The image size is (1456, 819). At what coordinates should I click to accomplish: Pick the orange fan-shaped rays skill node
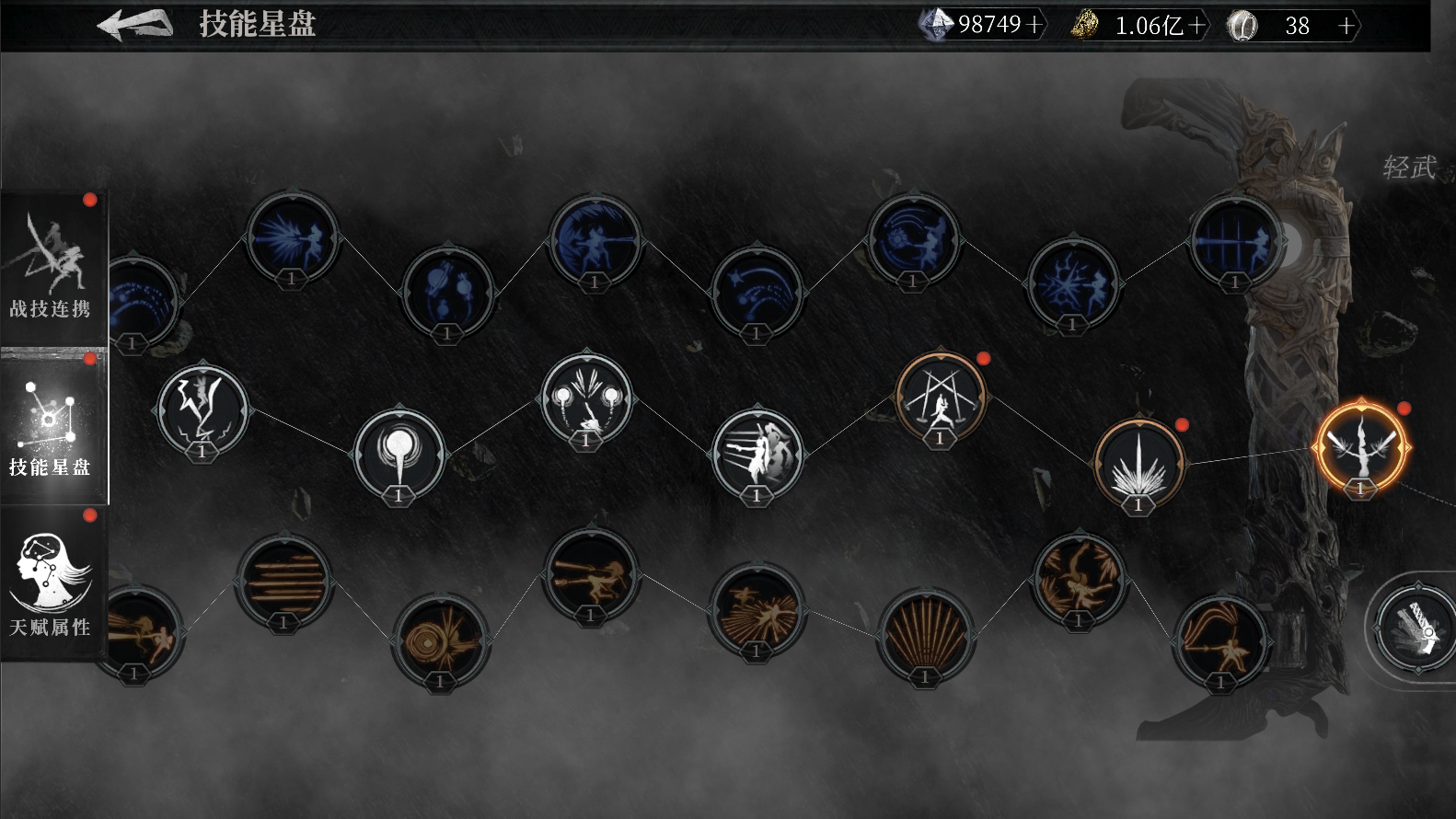(x=925, y=634)
